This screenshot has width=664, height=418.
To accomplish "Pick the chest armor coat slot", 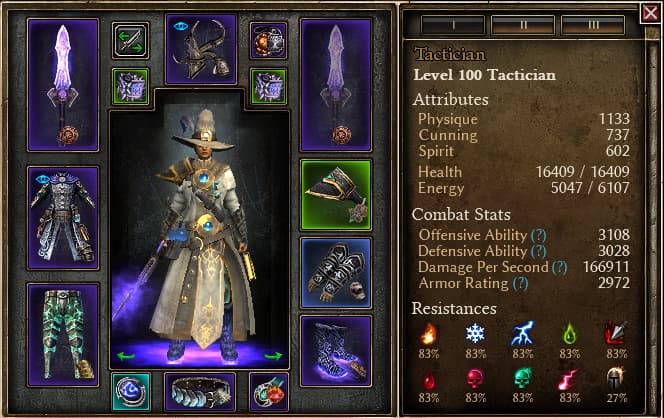I will coord(63,217).
